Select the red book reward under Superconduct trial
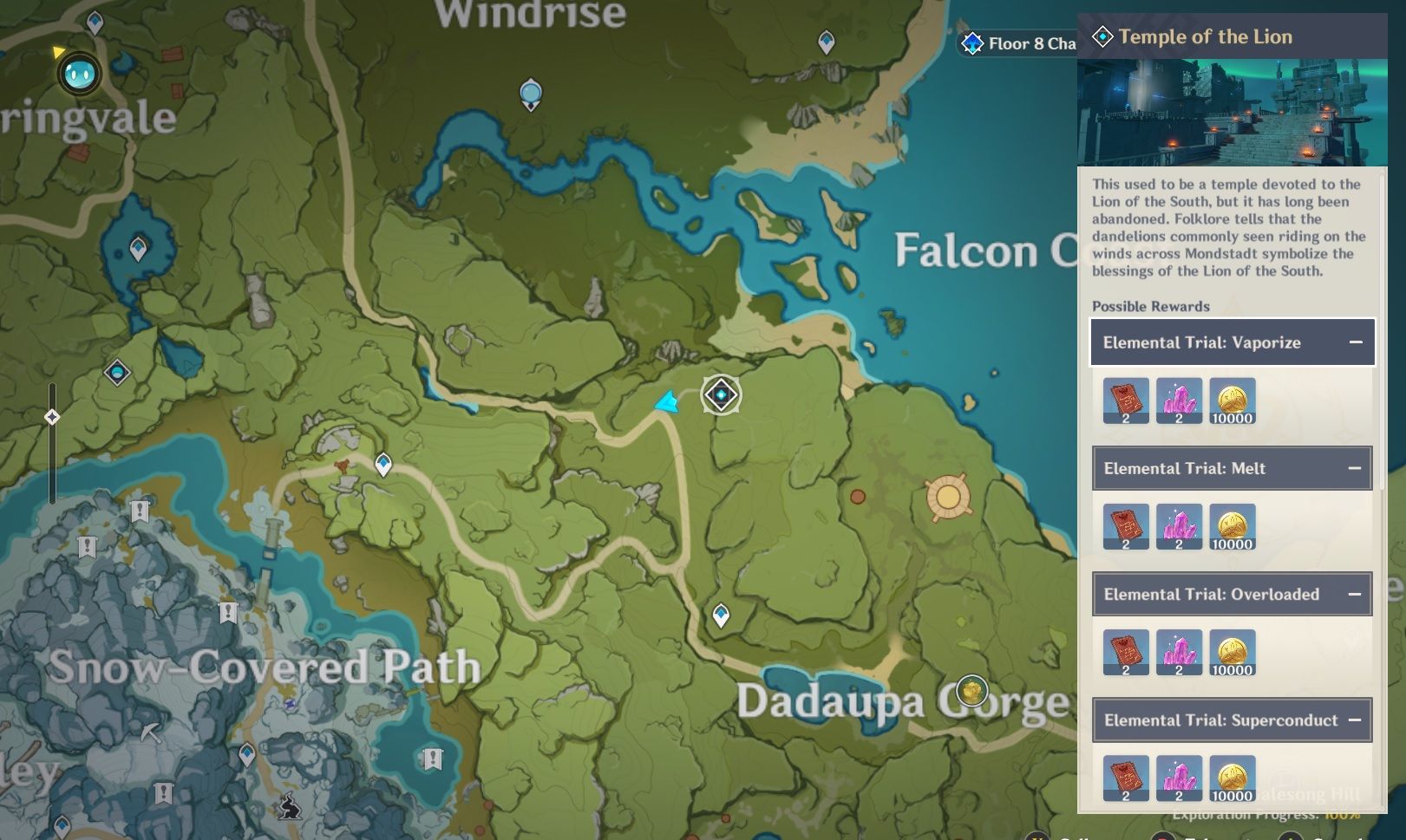Viewport: 1406px width, 840px height. click(x=1126, y=777)
